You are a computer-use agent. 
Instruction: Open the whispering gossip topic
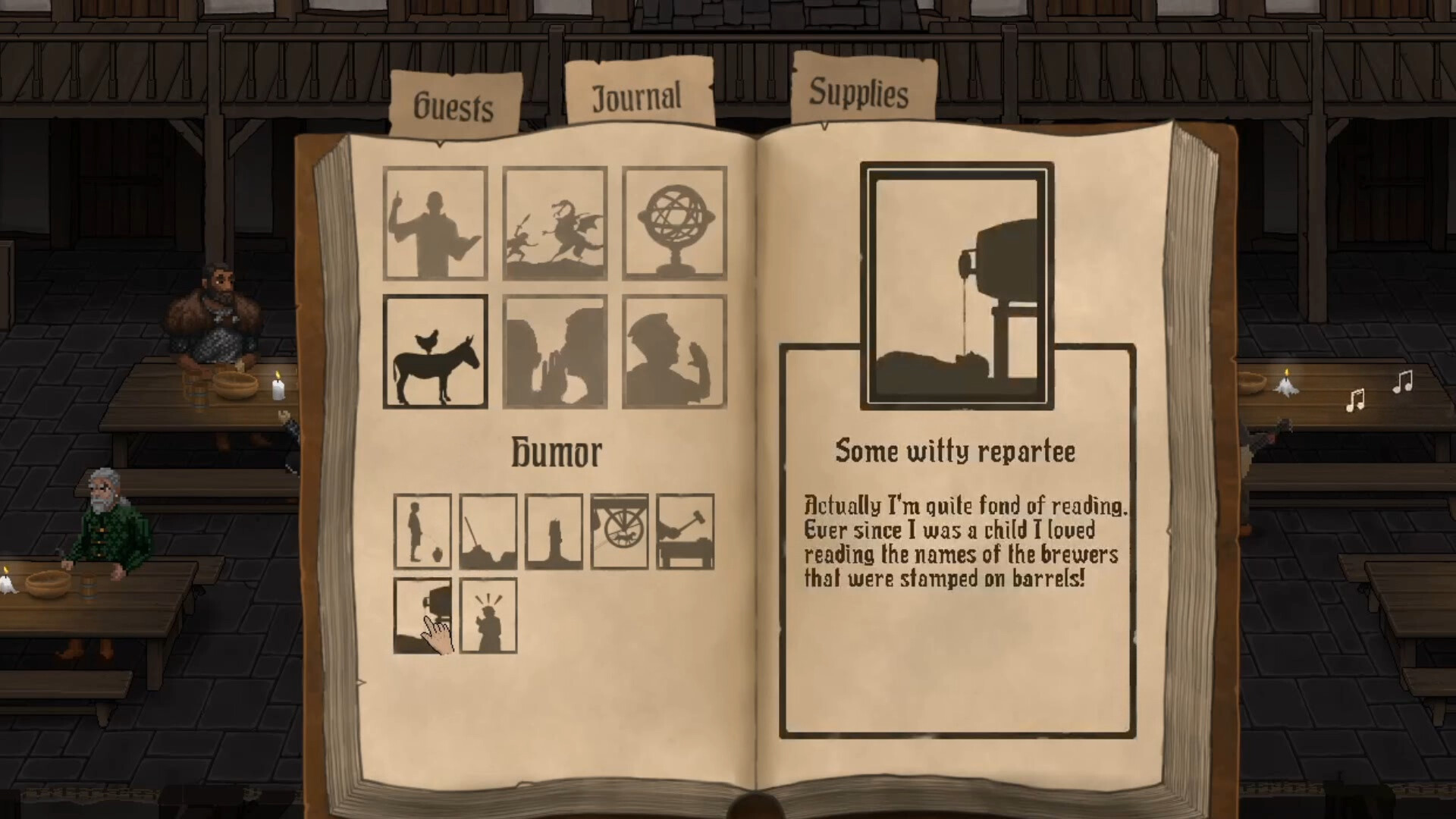554,351
